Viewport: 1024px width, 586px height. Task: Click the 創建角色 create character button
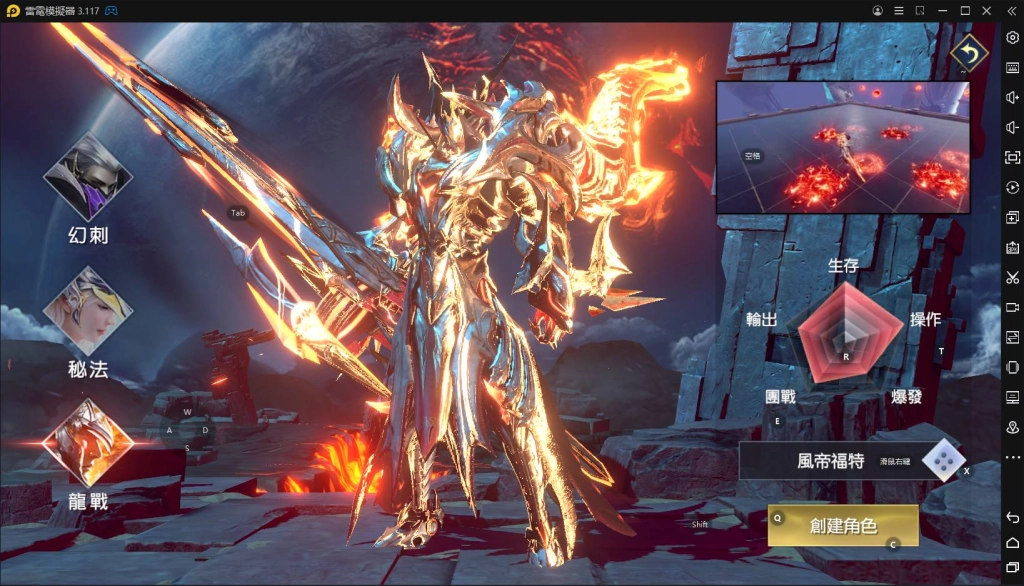tap(842, 525)
